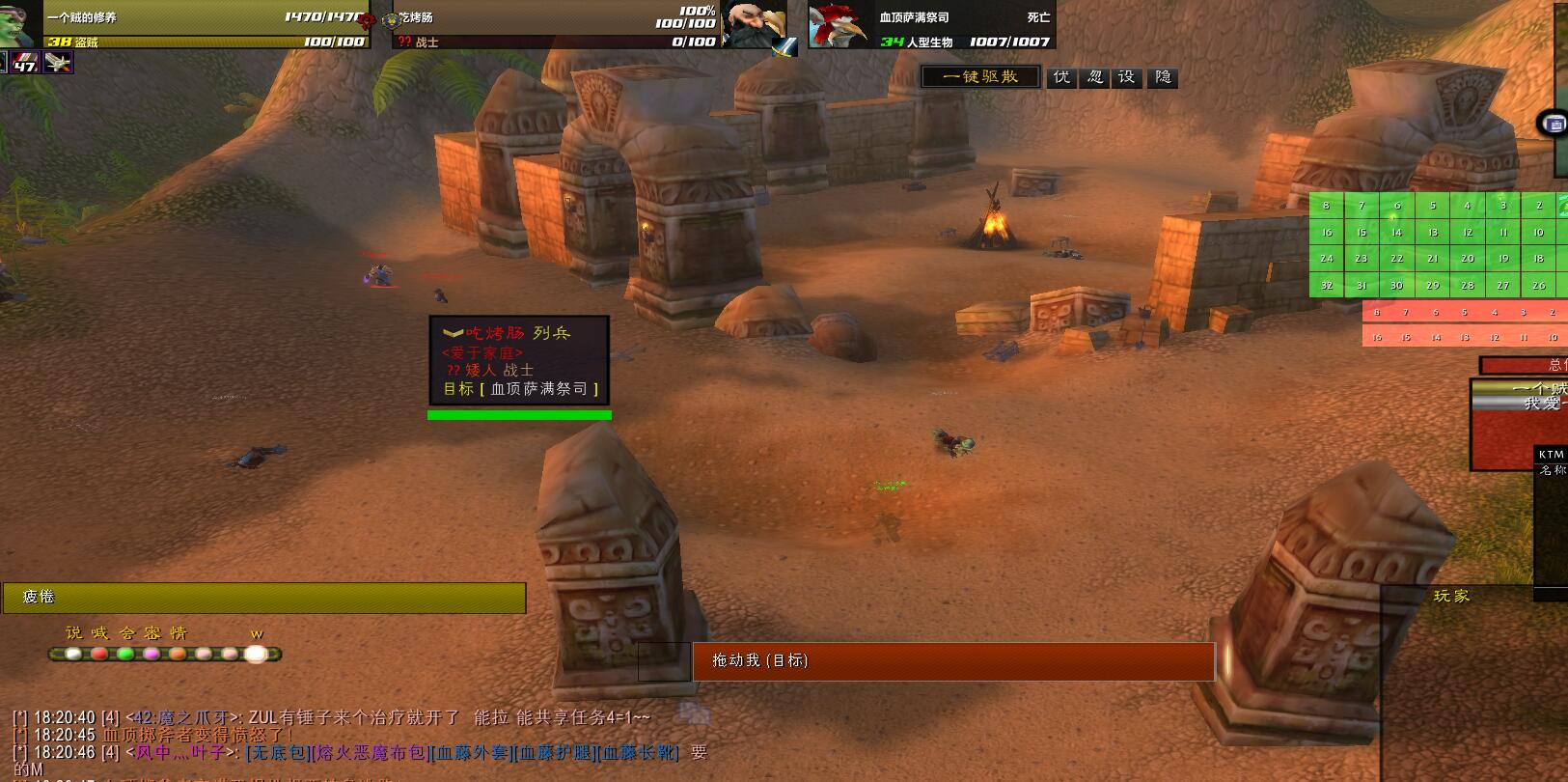Open the 设 settings button
This screenshot has height=782, width=1568.
[1127, 77]
